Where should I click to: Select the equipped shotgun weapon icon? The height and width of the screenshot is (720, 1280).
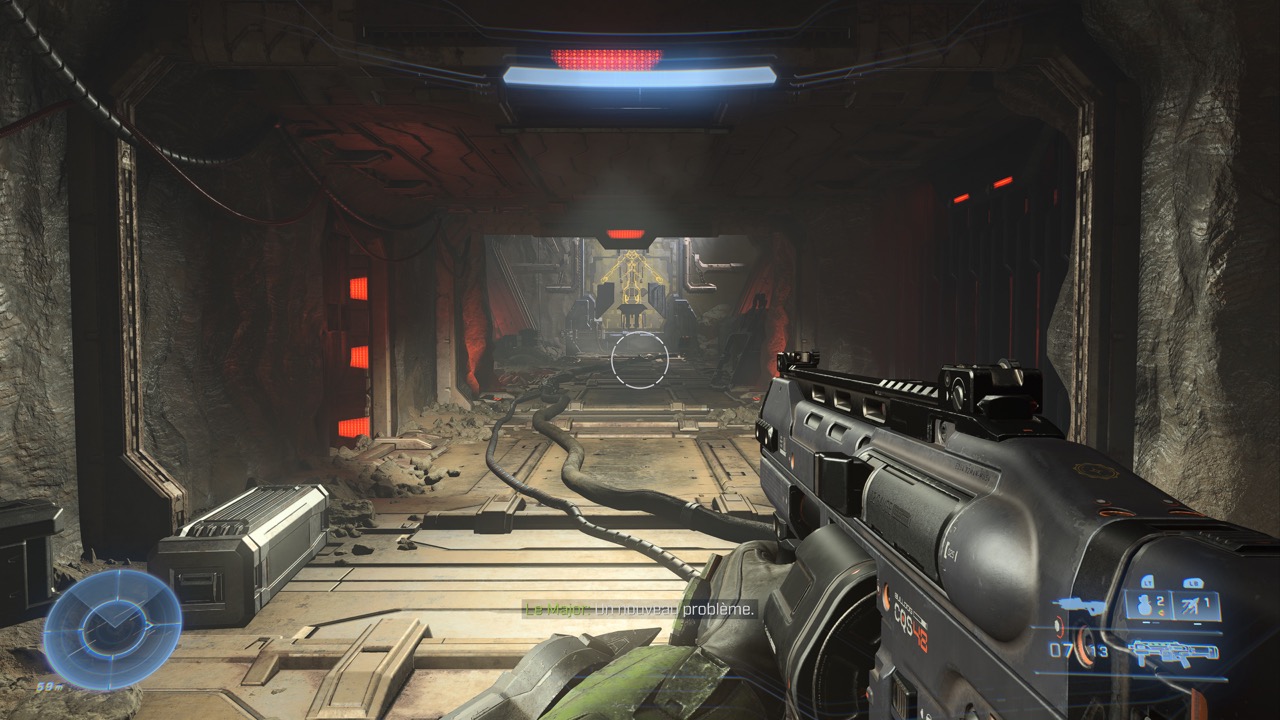(x=1173, y=653)
